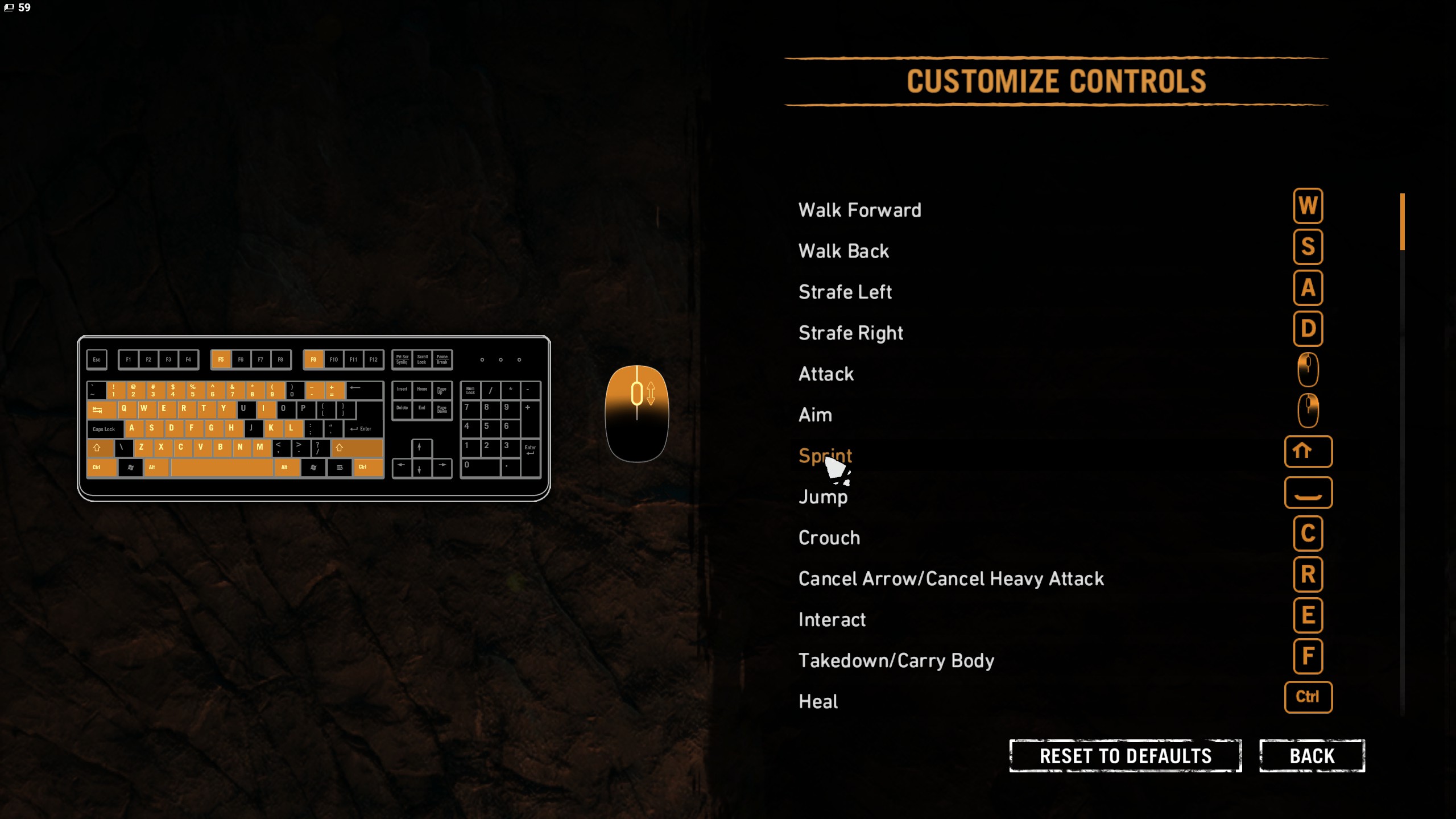Viewport: 1456px width, 819px height.
Task: Select the Jump spacebar binding
Action: pos(1308,493)
